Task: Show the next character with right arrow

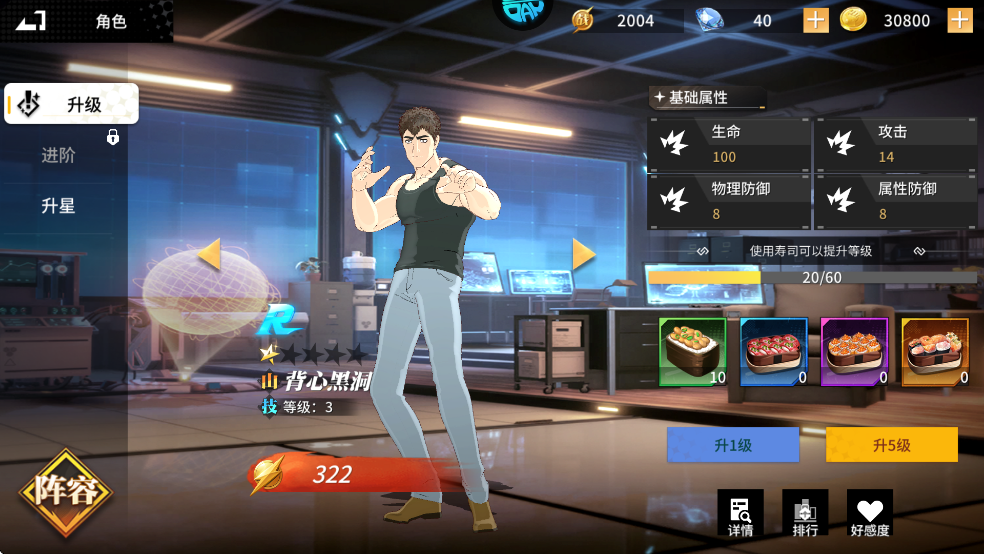Action: [584, 254]
